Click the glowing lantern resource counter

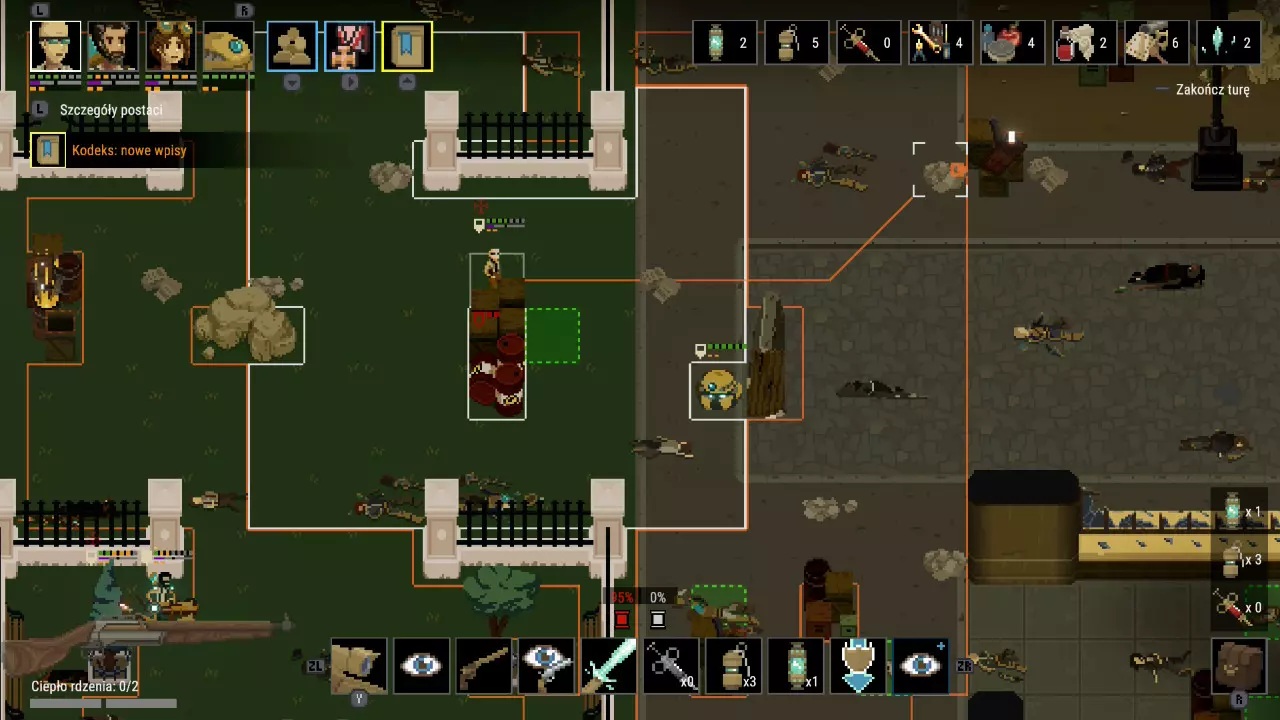pos(725,43)
